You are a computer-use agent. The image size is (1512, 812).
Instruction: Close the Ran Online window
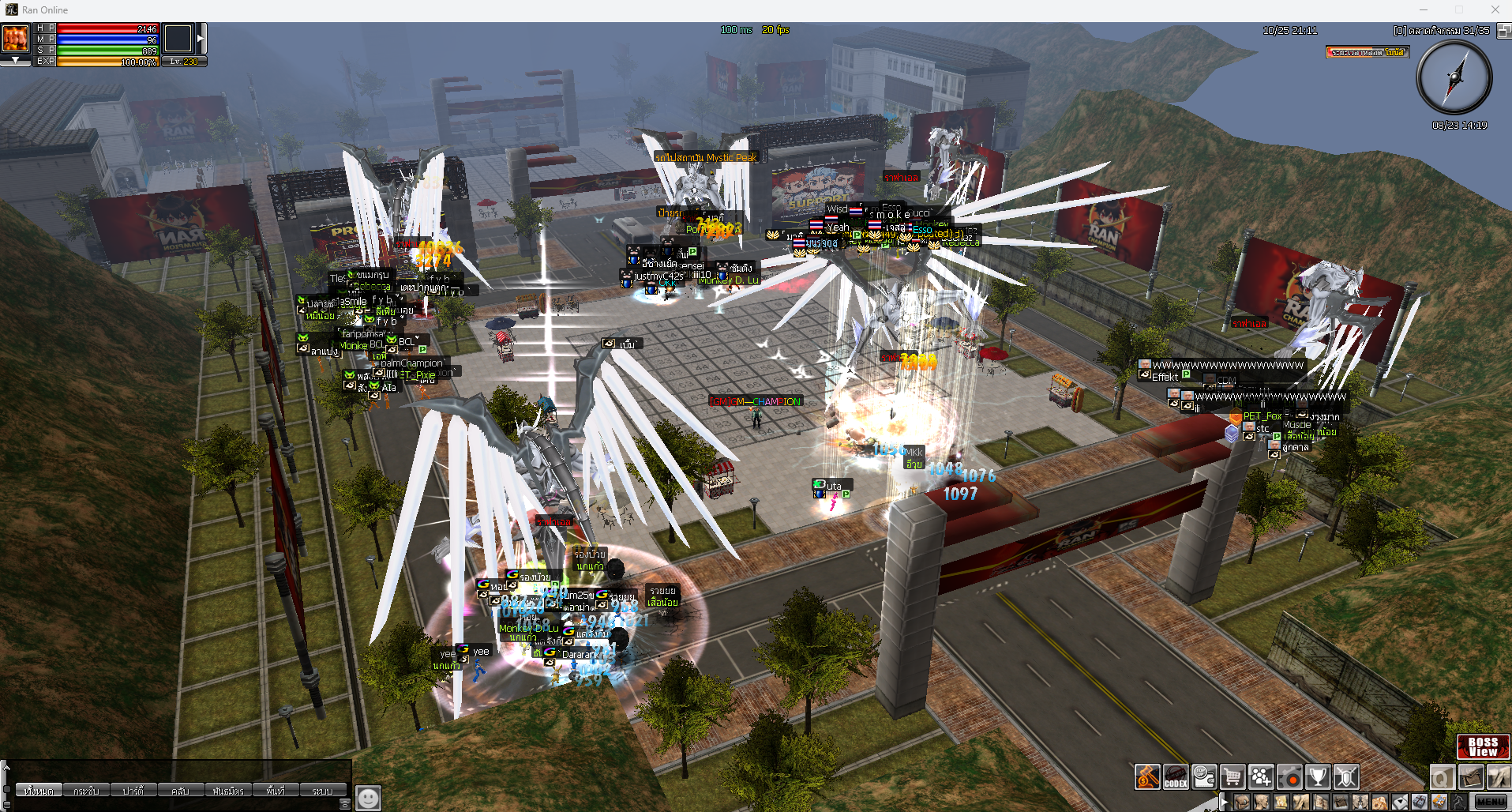(1495, 9)
